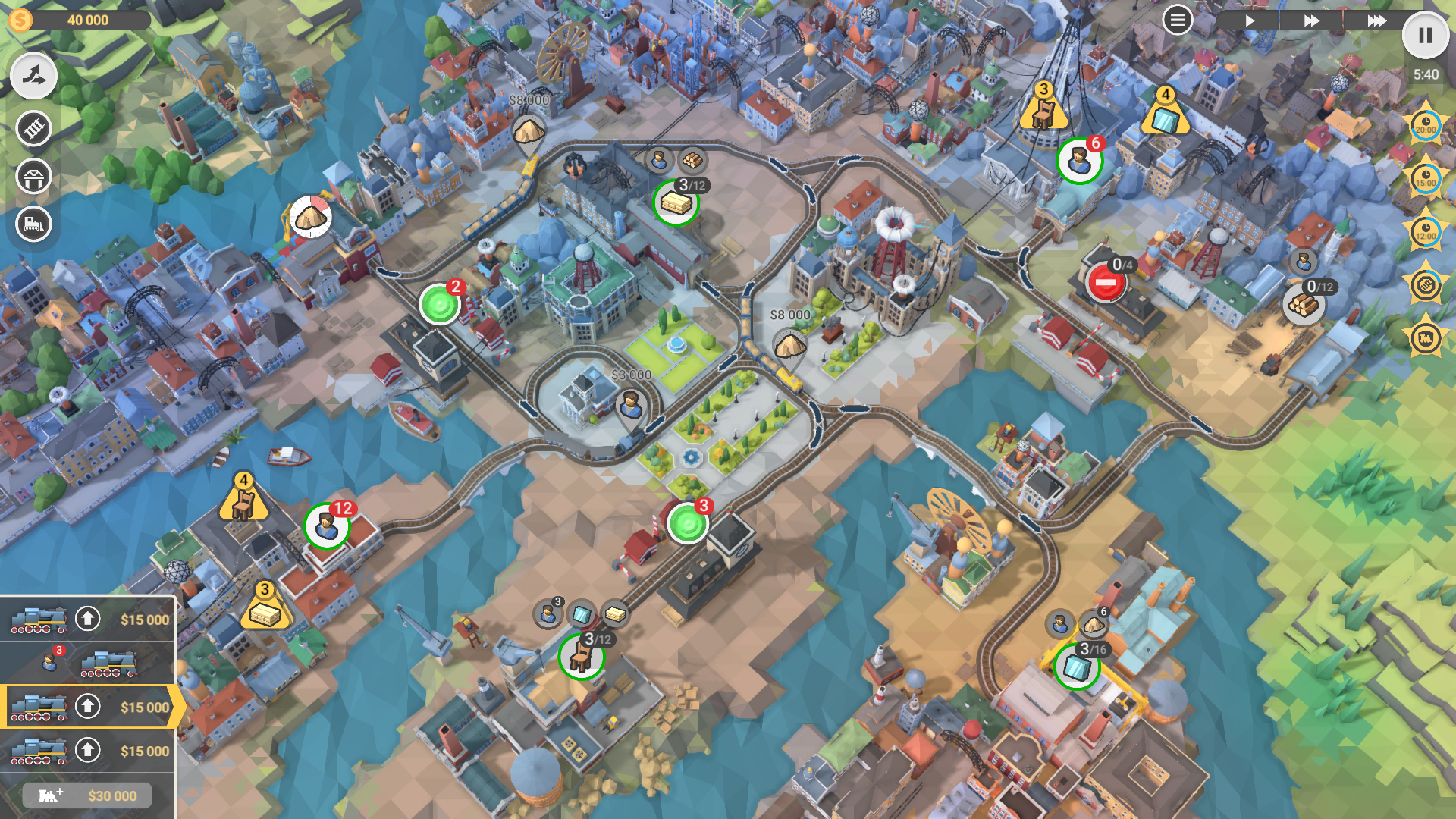
Task: Click the blocked station red stop marker
Action: [1105, 283]
